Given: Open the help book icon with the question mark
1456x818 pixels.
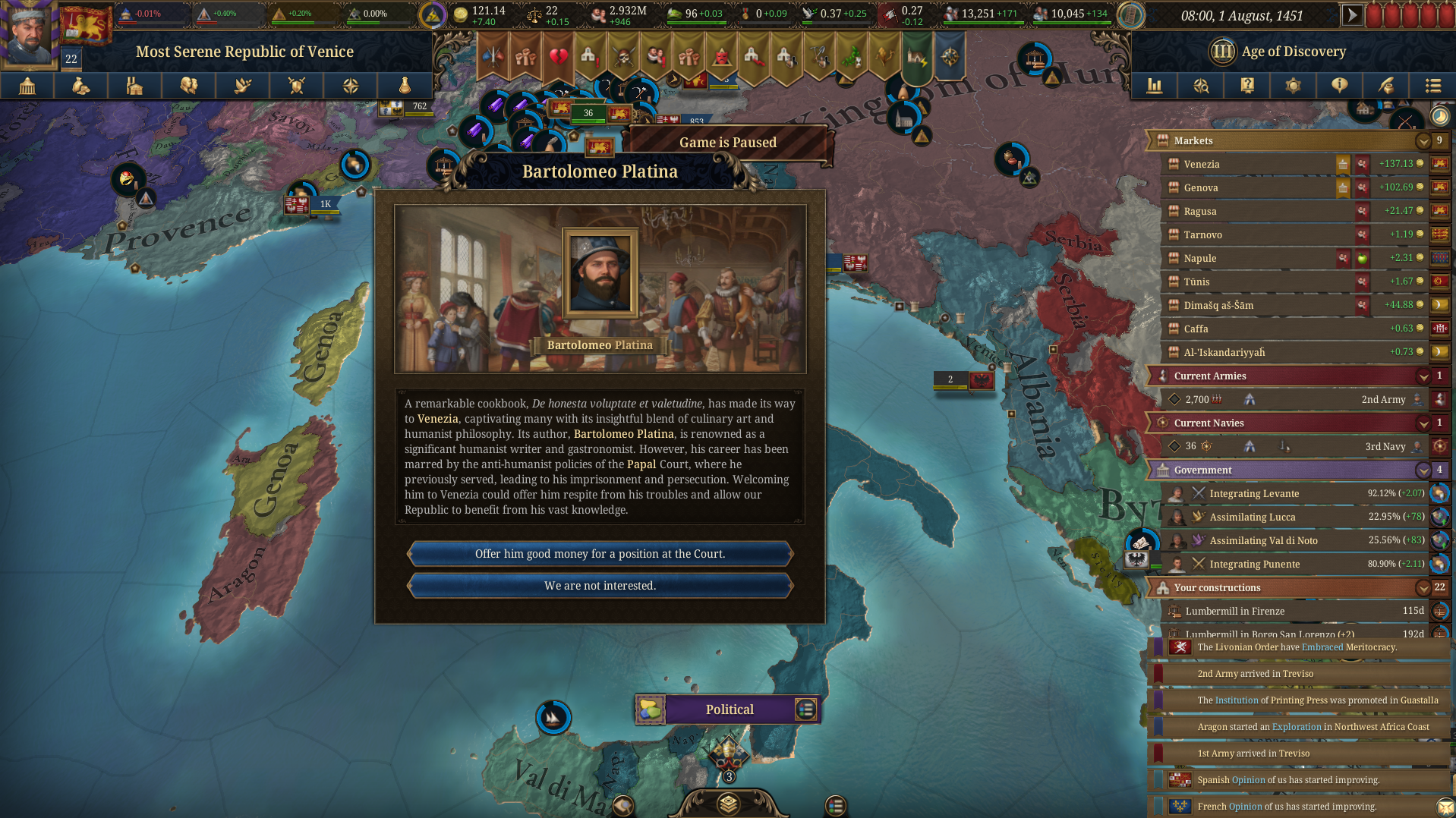Looking at the screenshot, I should point(1246,86).
